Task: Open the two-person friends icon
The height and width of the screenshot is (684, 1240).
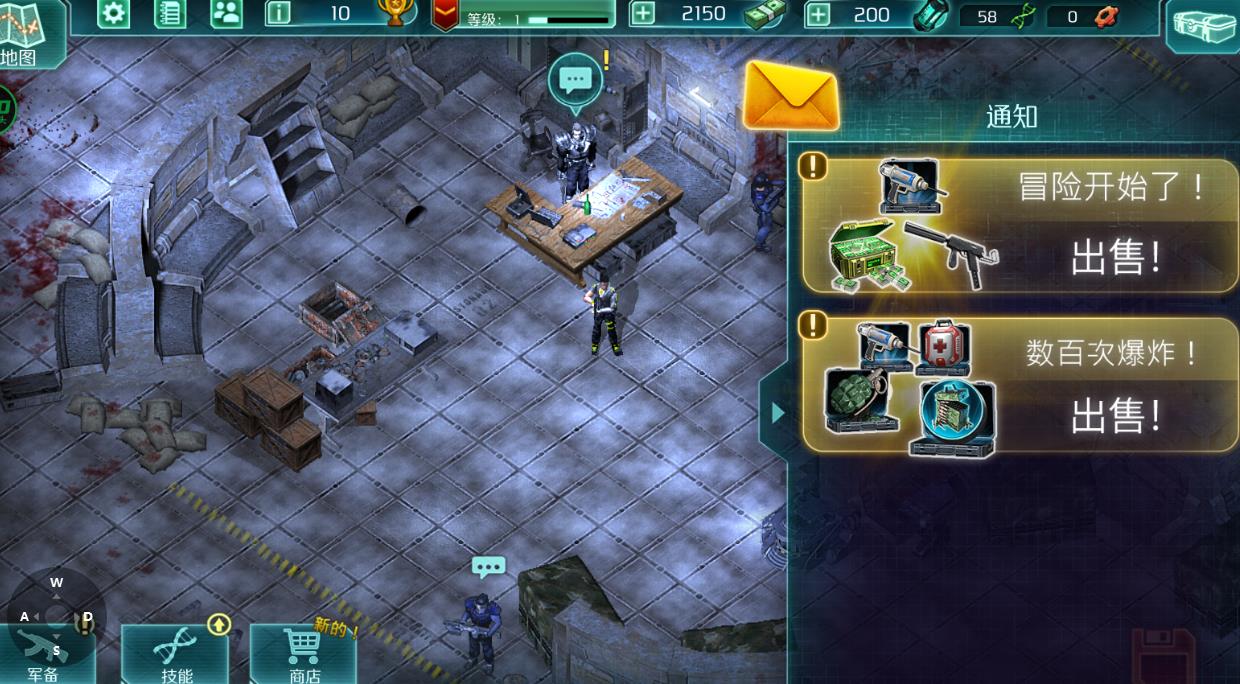Action: 227,14
